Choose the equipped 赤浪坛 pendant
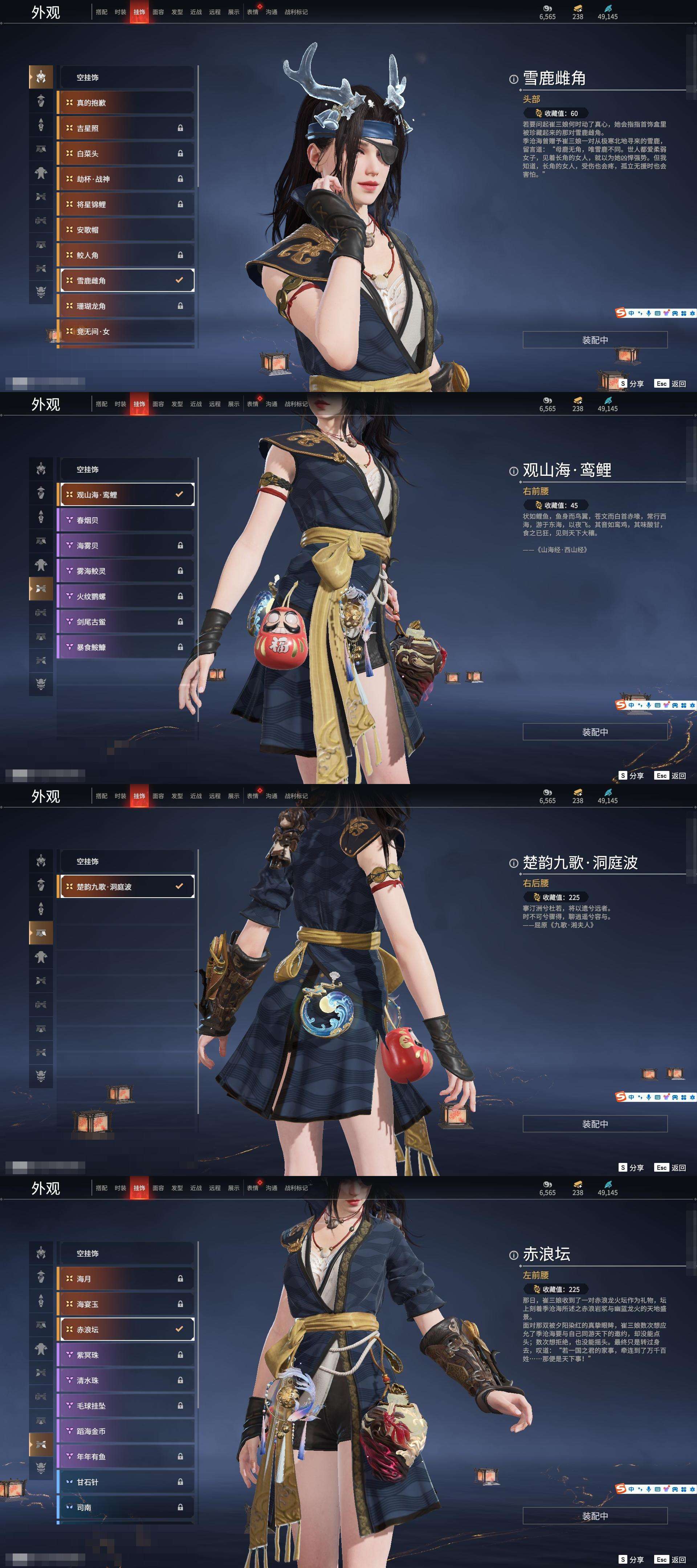This screenshot has width=697, height=1568. 125,1330
